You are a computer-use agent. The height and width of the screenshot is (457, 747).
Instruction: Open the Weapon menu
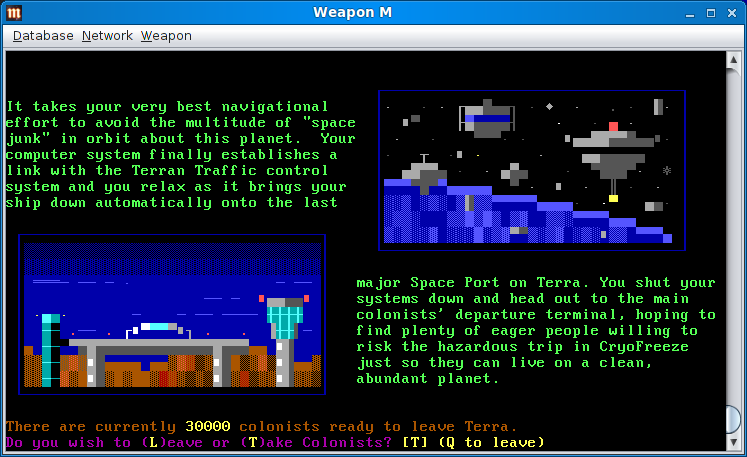[166, 36]
